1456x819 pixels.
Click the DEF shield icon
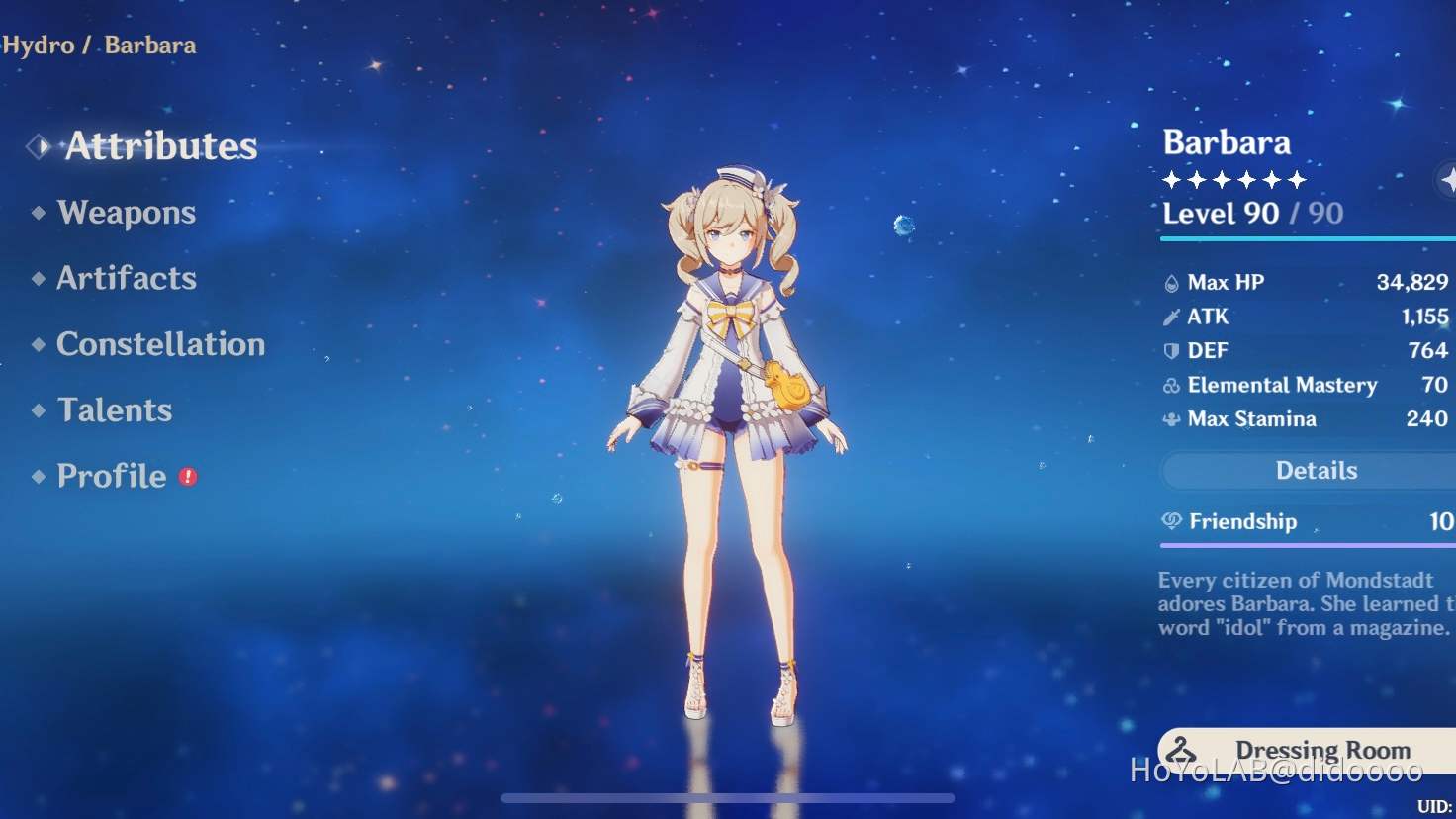(1171, 350)
